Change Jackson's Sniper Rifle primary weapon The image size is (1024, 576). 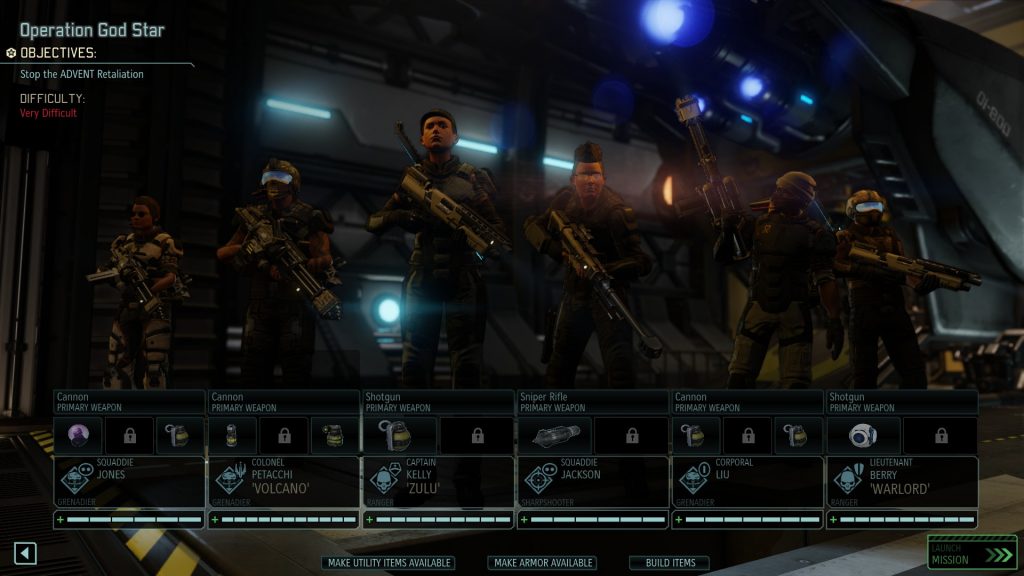(592, 402)
